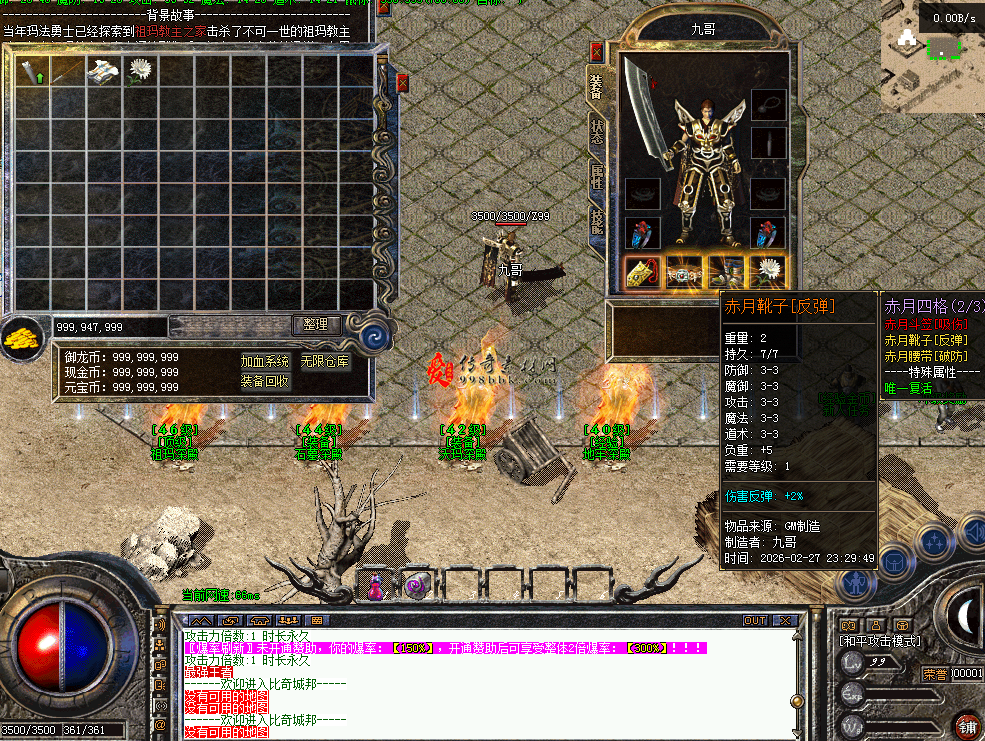
Task: Open the round 铺 shop button
Action: (x=966, y=725)
